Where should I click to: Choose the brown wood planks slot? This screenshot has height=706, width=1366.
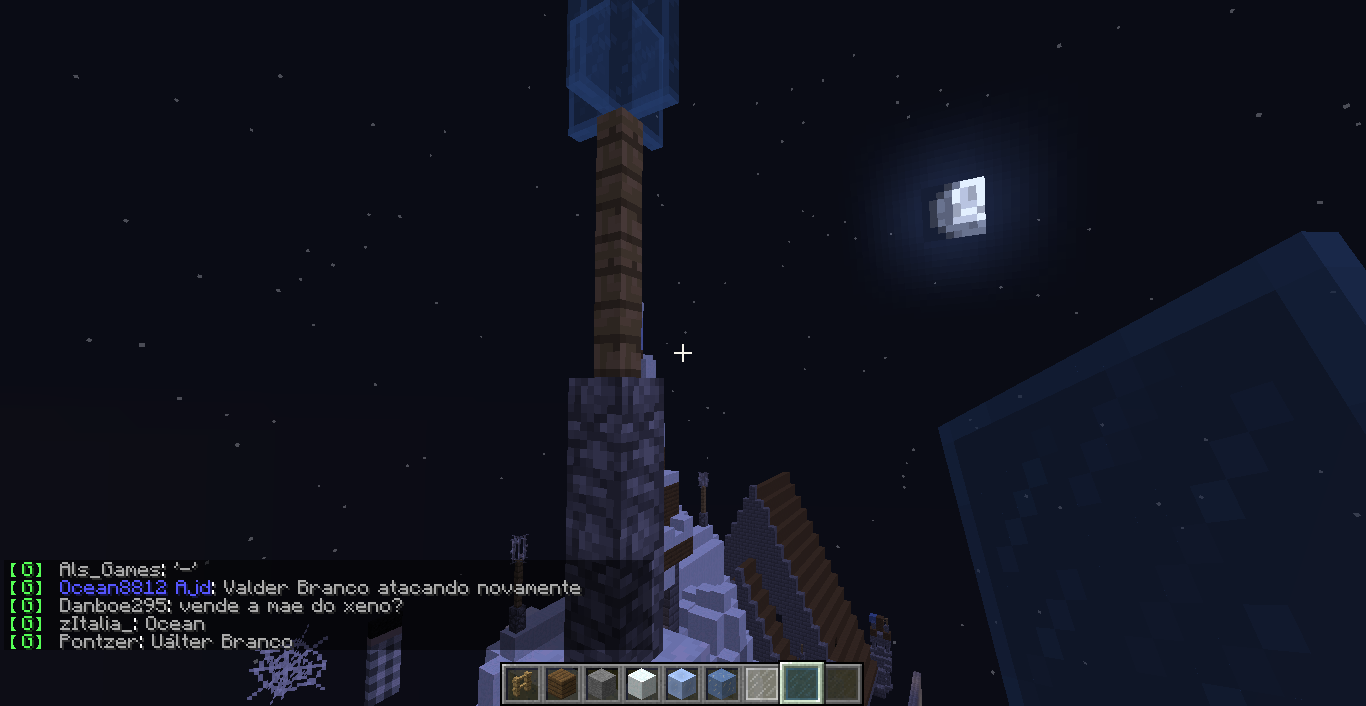coord(562,684)
